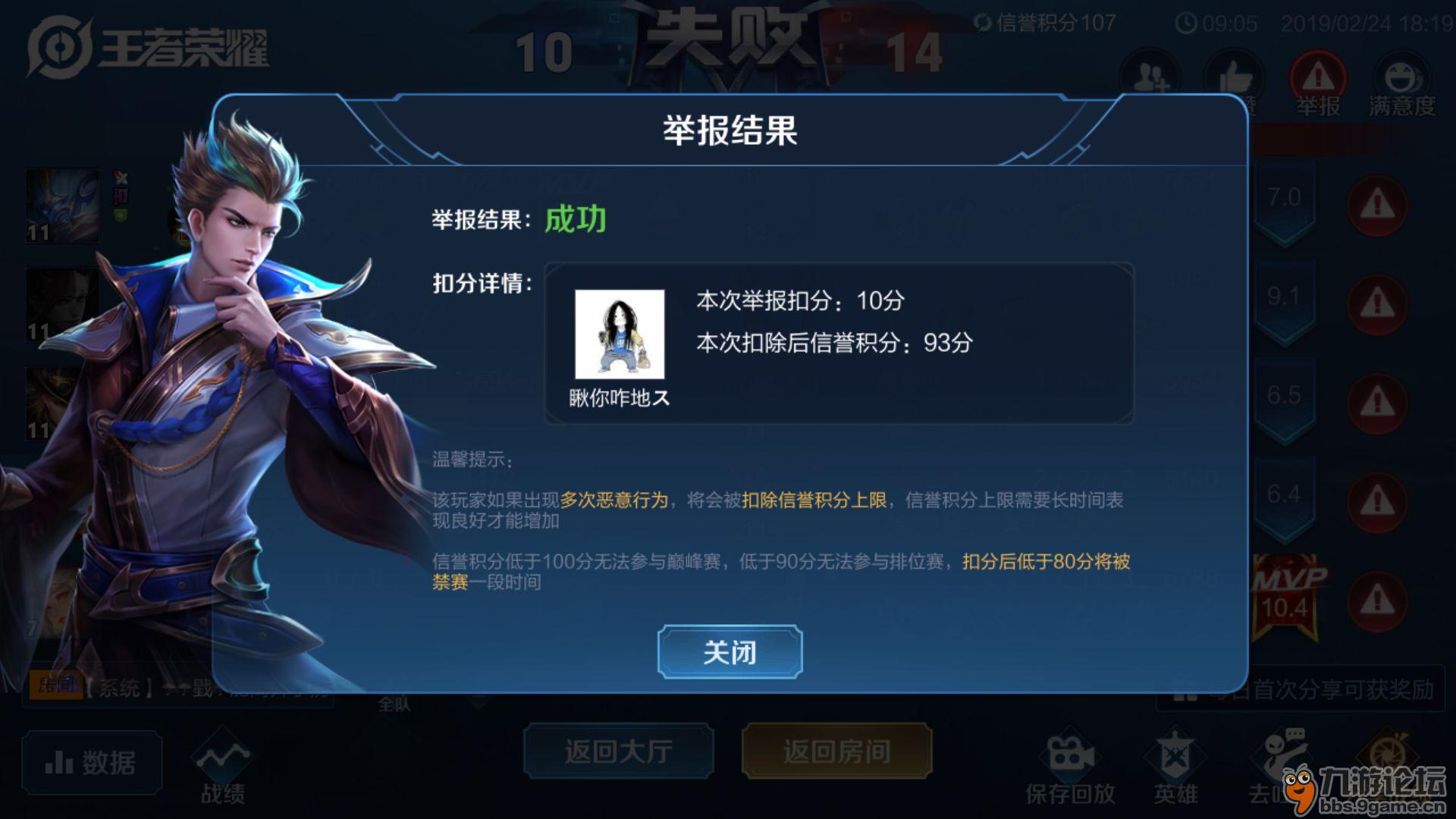The image size is (1456, 819).
Task: Select the reported player's avatar
Action: pyautogui.click(x=620, y=334)
